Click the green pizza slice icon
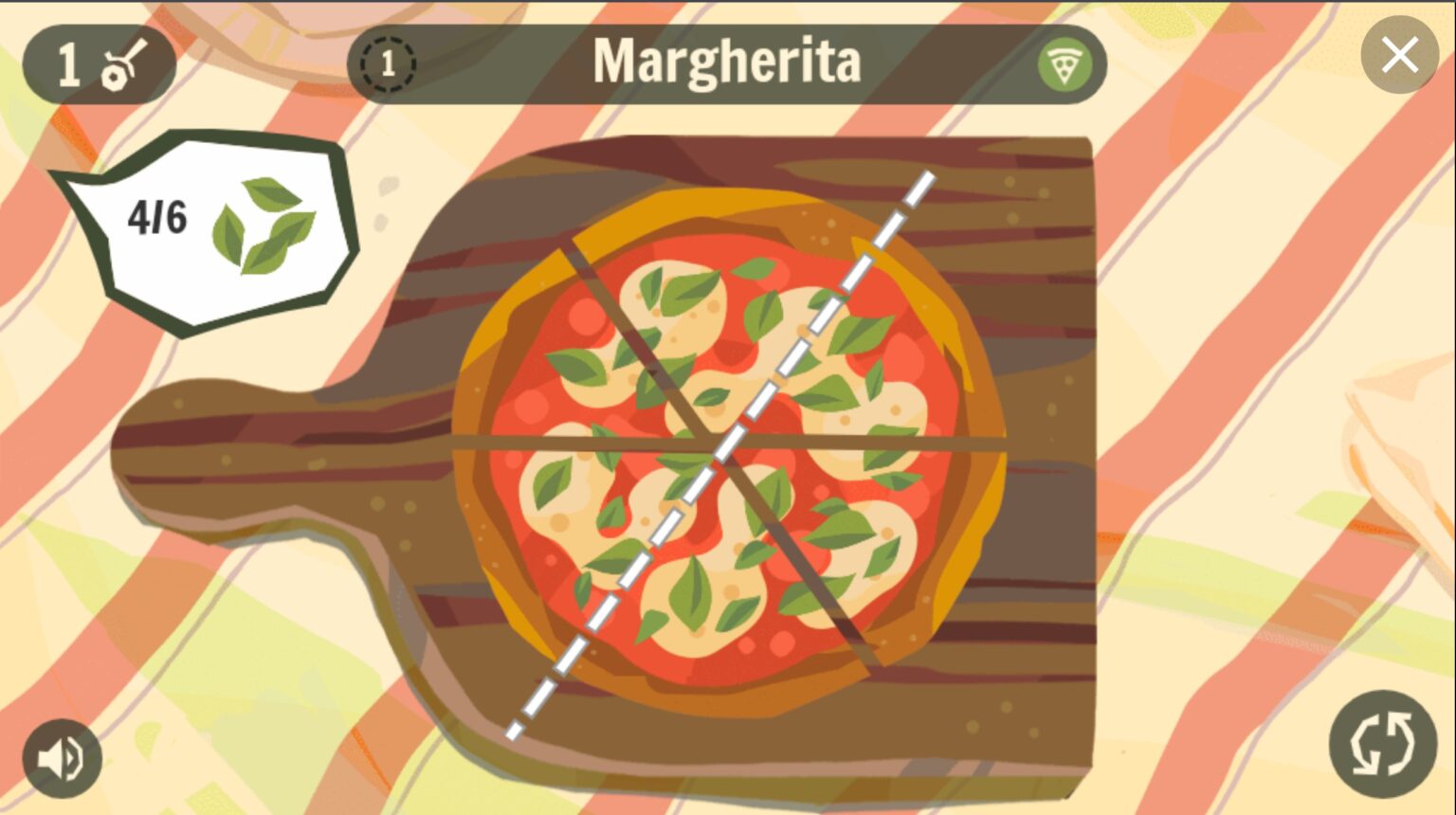 (1064, 65)
